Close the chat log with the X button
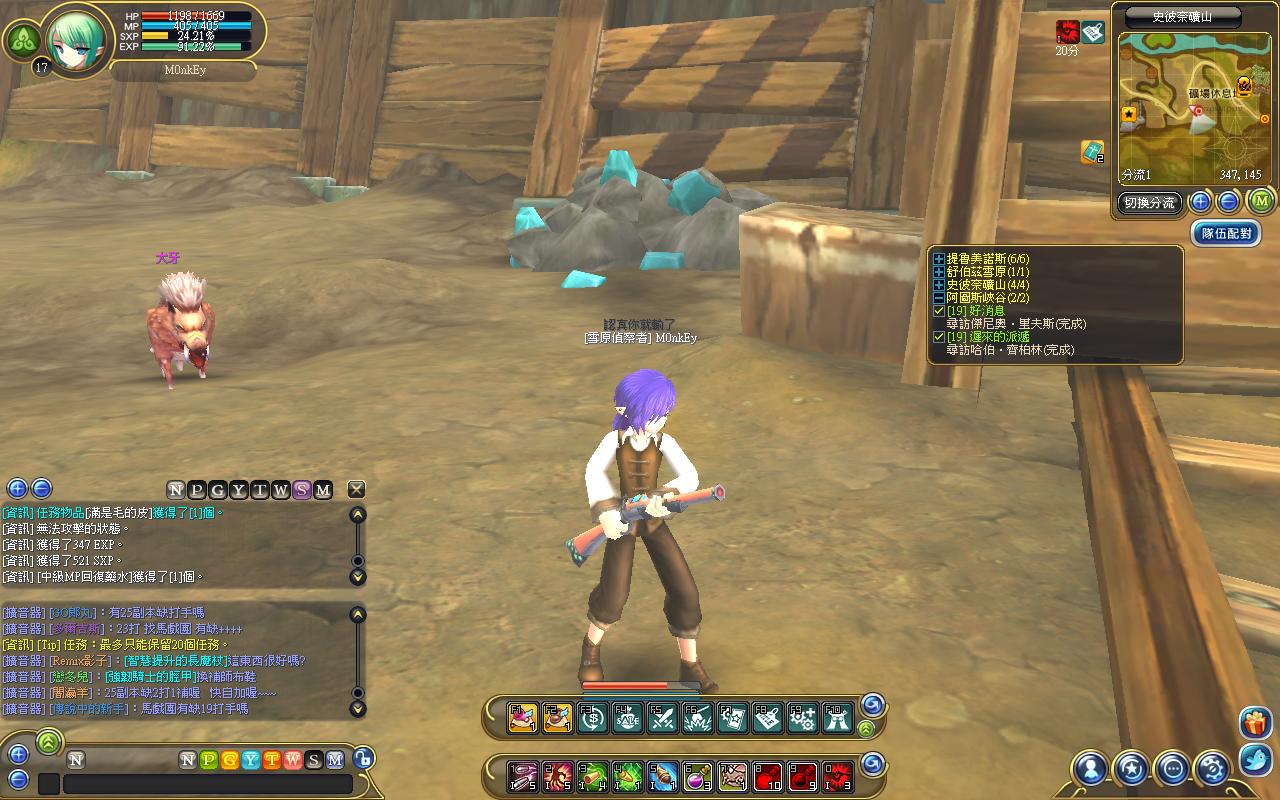The width and height of the screenshot is (1280, 800). pos(356,489)
